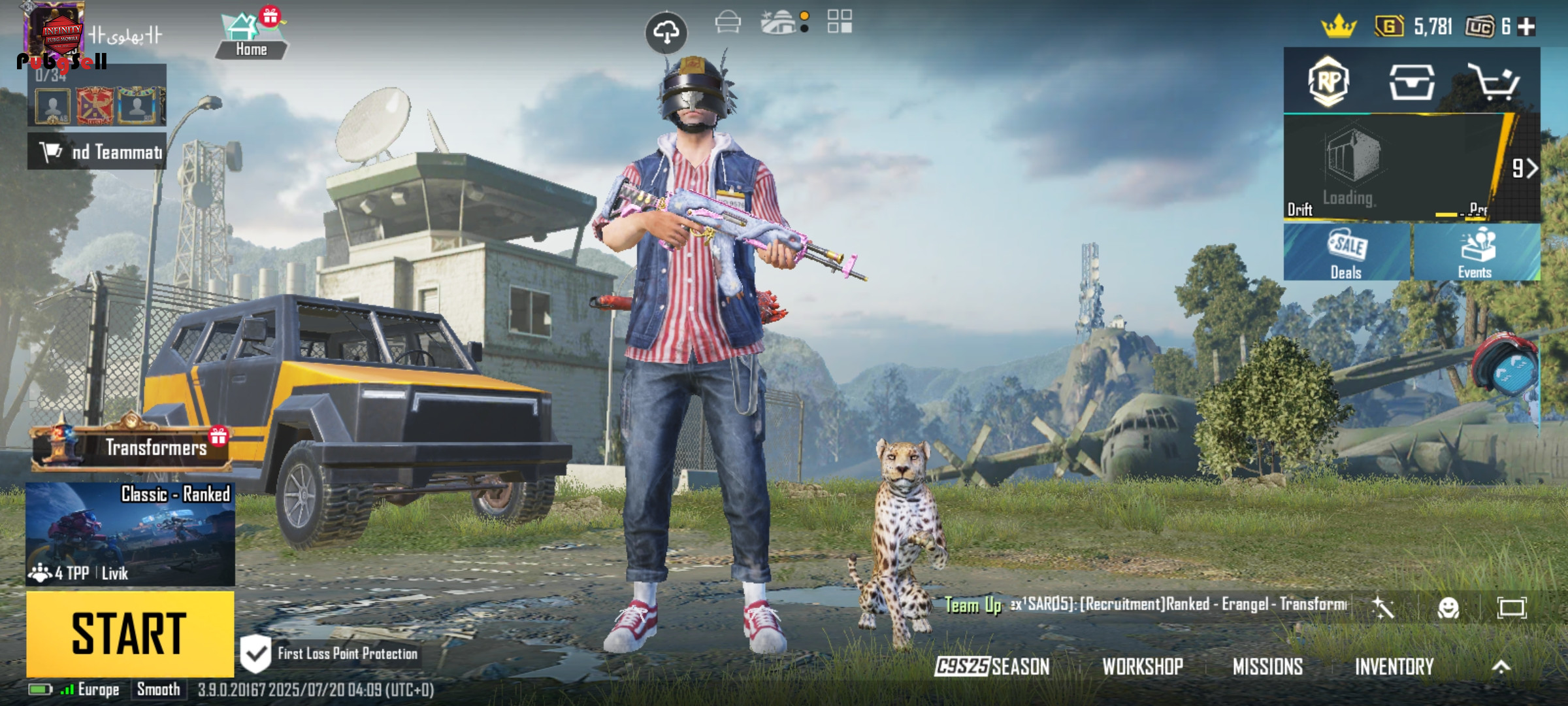Open the Missions menu
The image size is (1568, 706).
(1267, 666)
